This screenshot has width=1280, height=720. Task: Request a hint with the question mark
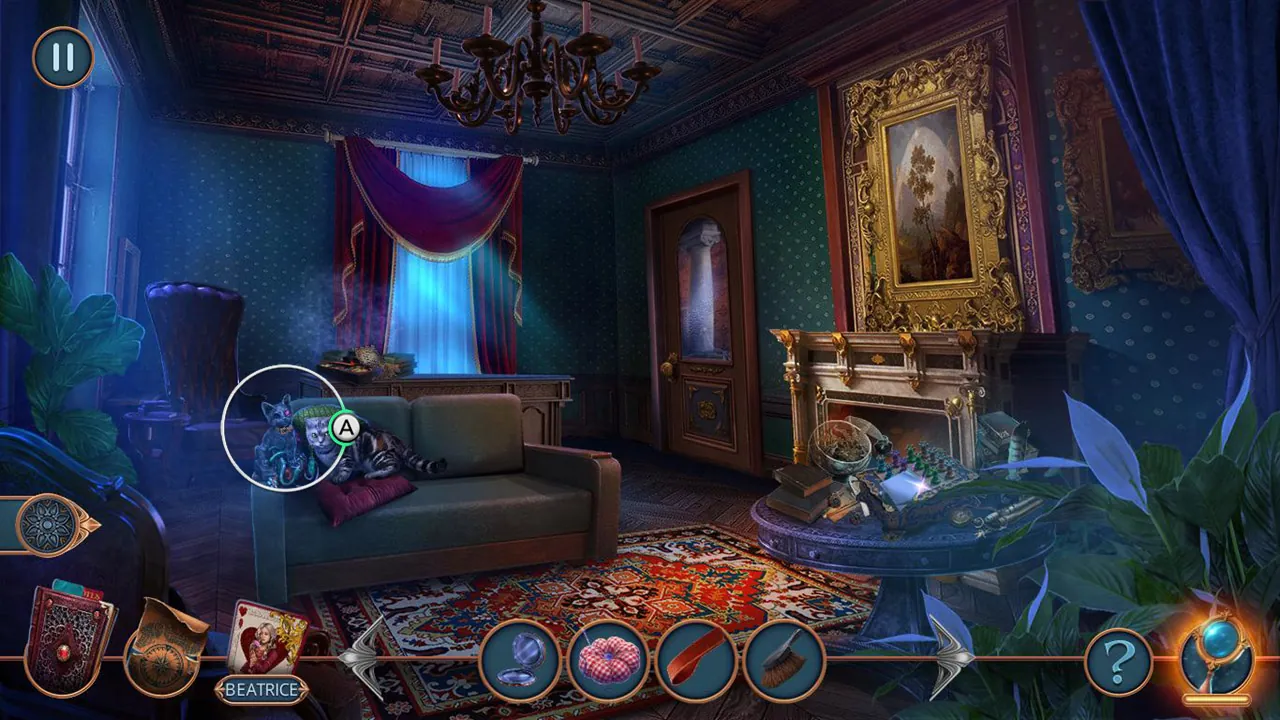tap(1120, 656)
